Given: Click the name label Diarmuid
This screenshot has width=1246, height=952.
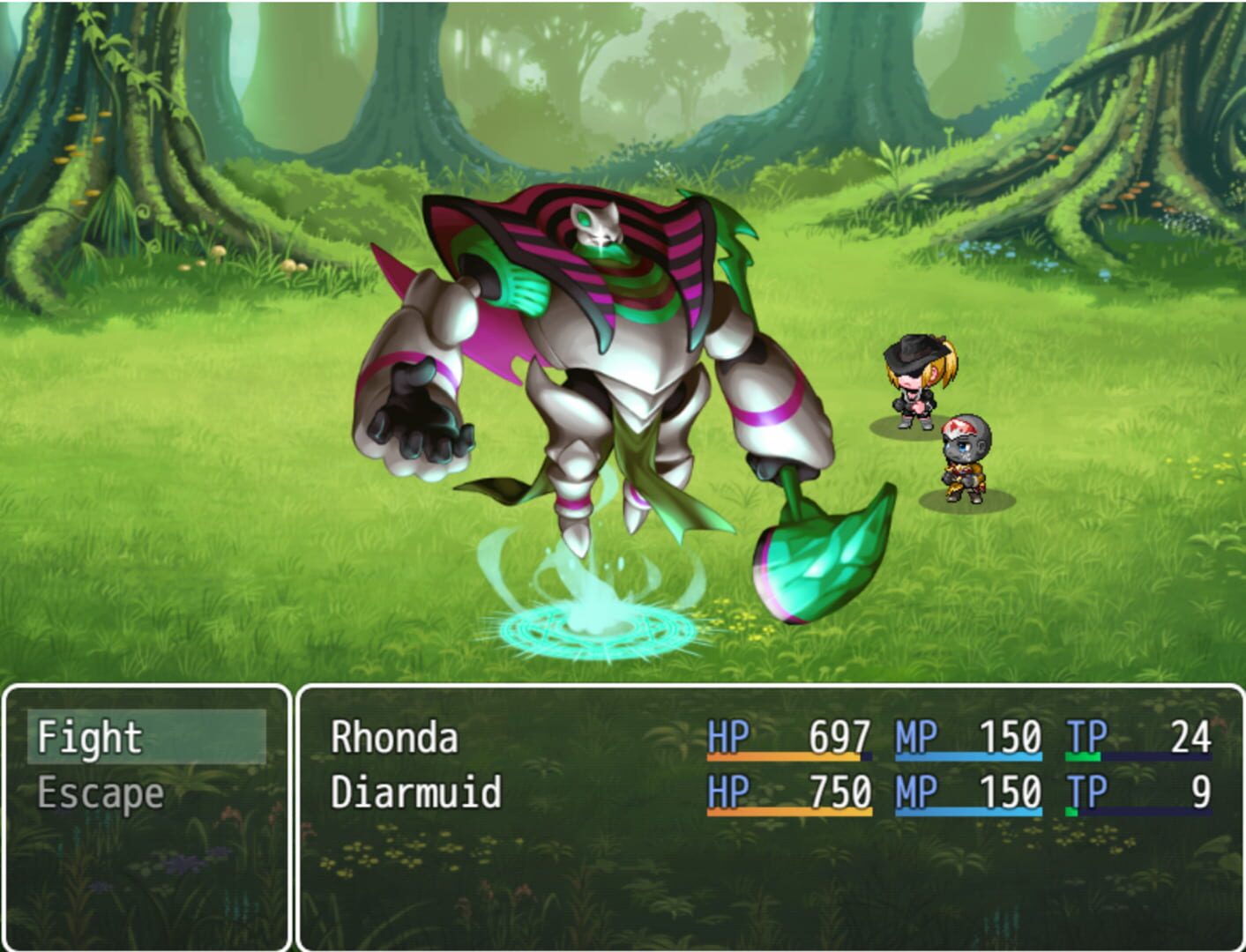Looking at the screenshot, I should [414, 792].
